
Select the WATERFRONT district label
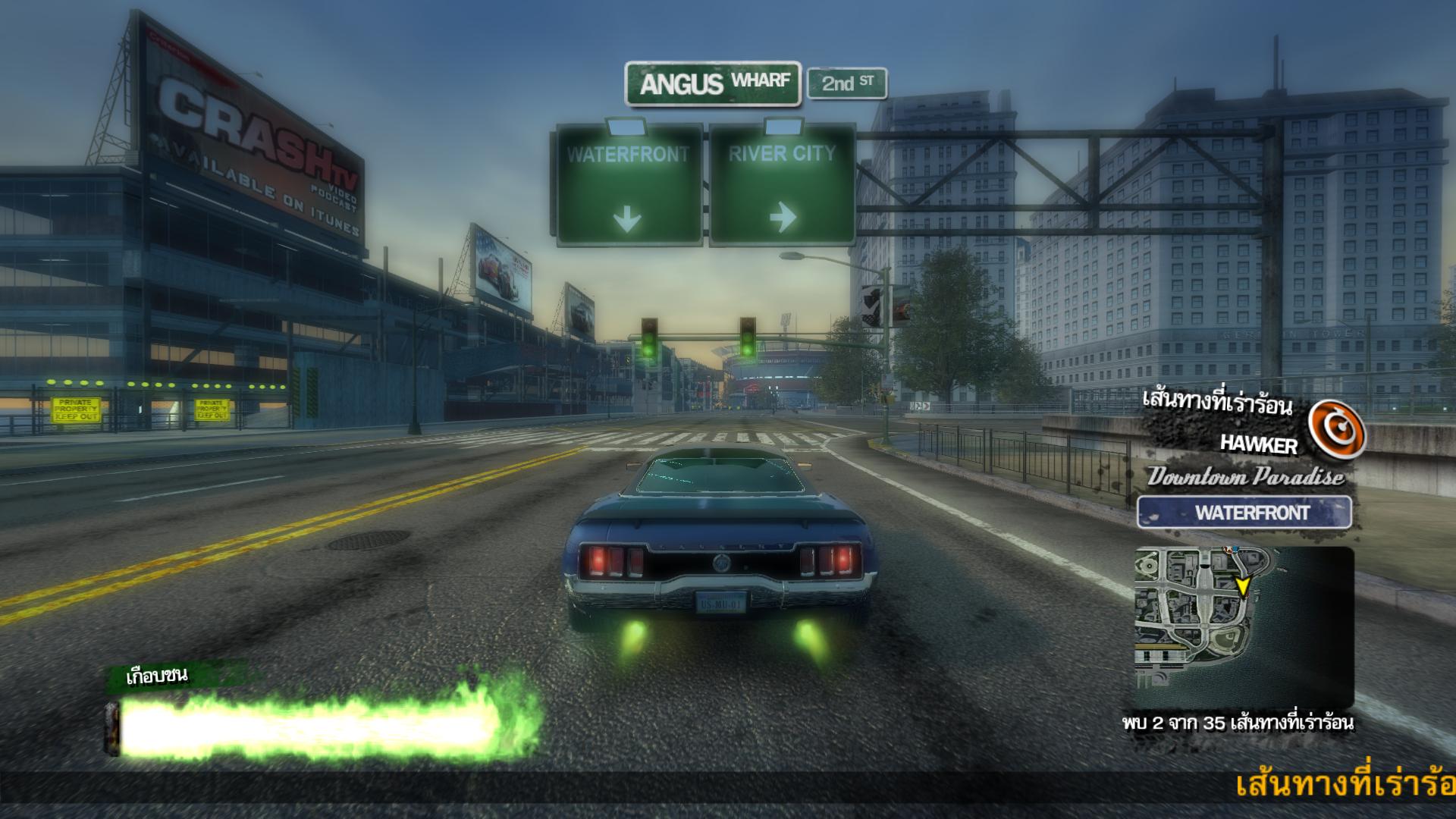coord(1244,513)
